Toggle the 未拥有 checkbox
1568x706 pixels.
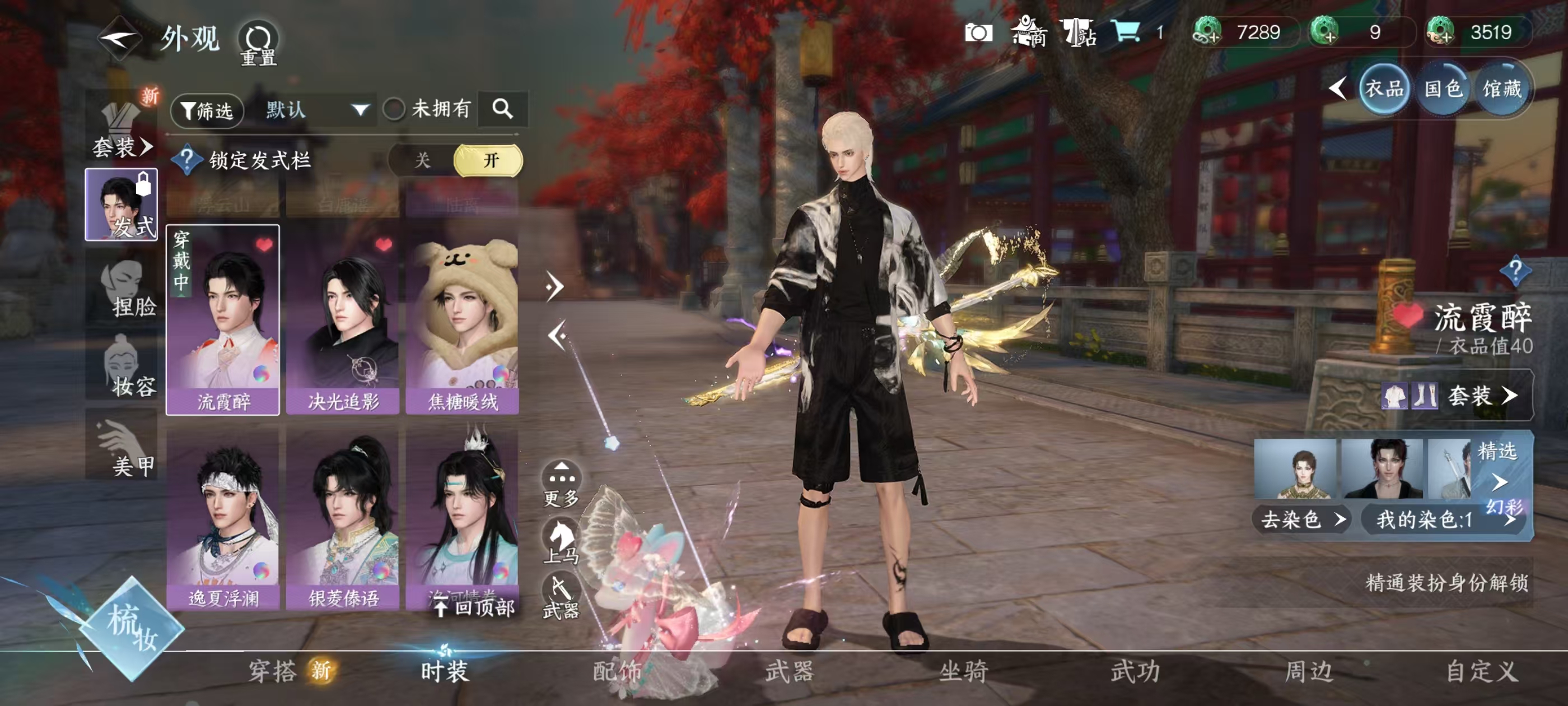pos(394,110)
